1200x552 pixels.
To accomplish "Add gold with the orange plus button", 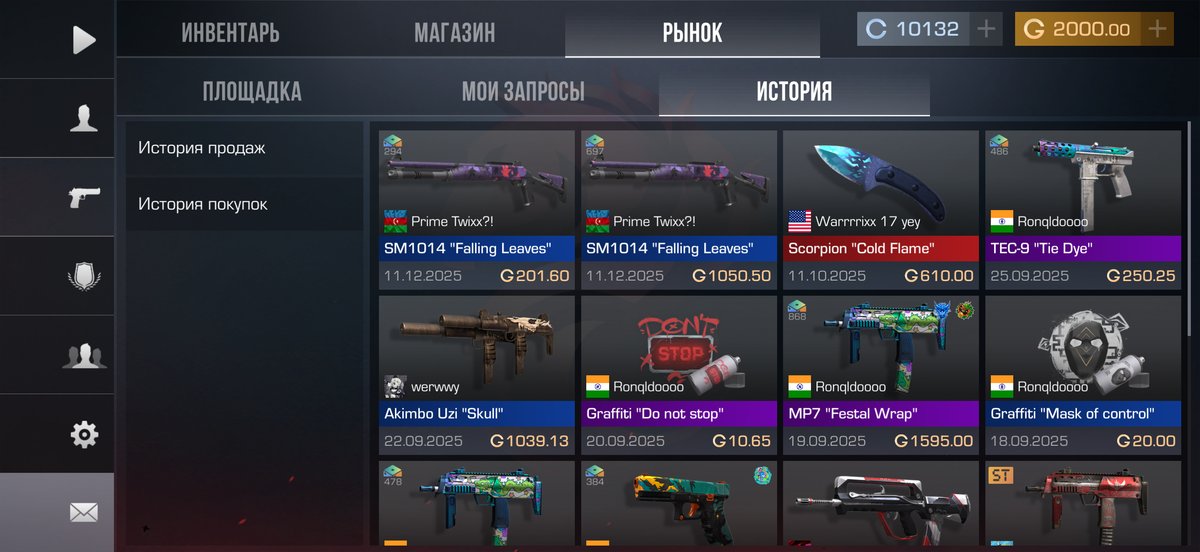I will (x=1158, y=29).
